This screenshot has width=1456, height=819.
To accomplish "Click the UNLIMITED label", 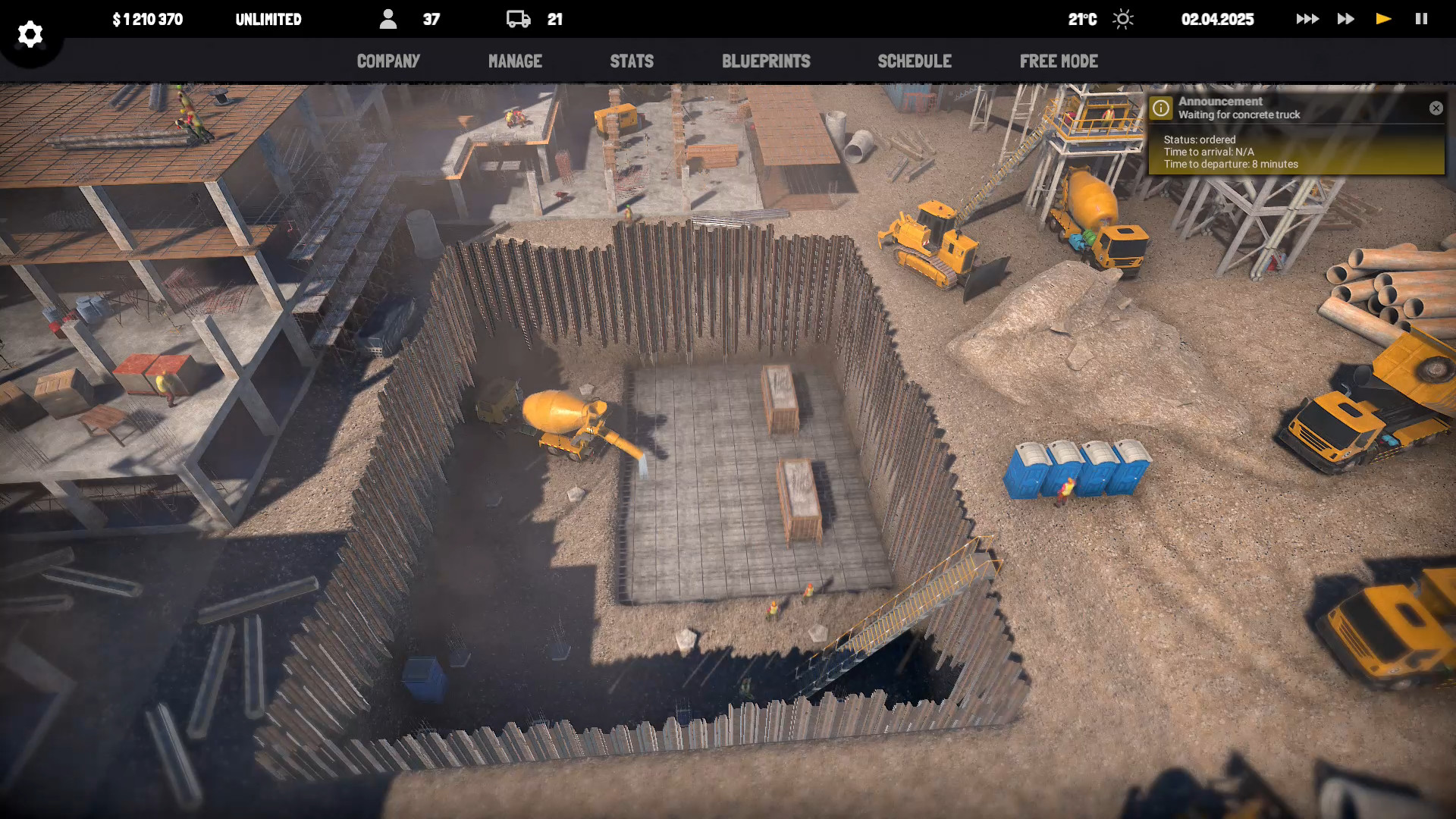I will (x=269, y=19).
